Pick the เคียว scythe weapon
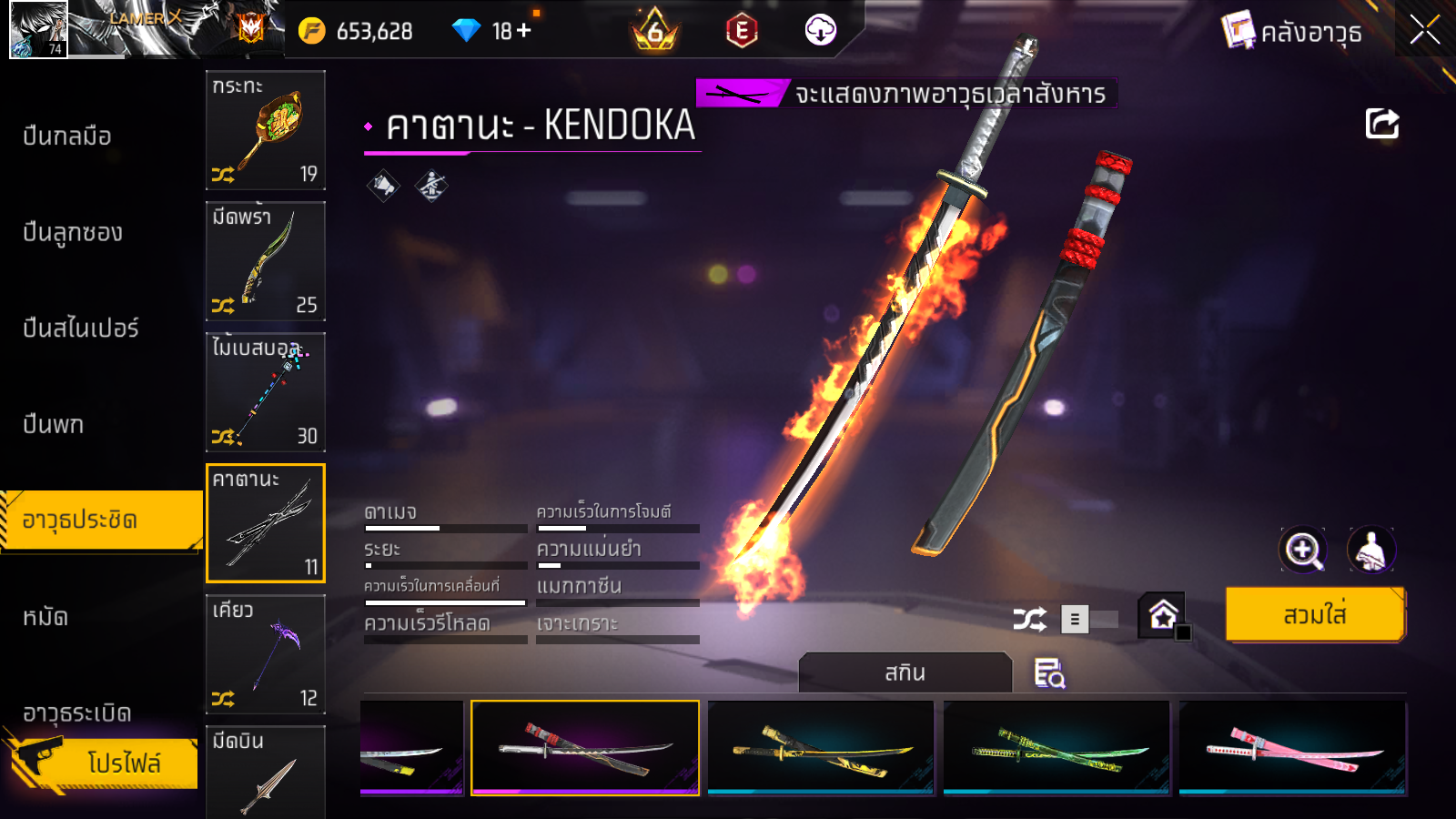 pyautogui.click(x=266, y=654)
